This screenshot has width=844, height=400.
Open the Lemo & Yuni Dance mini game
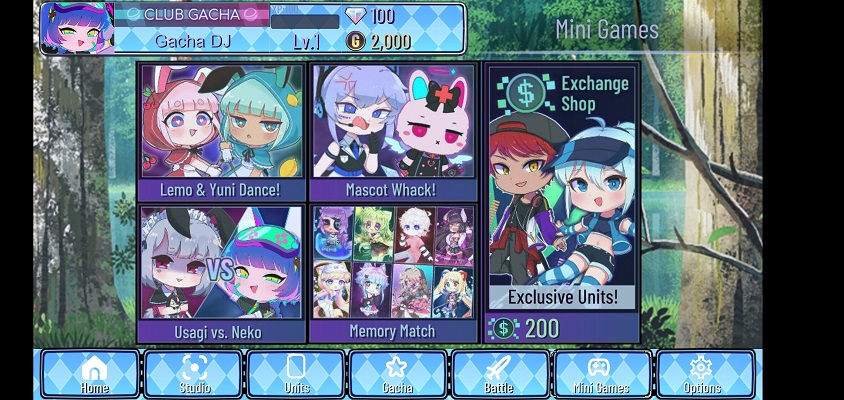222,132
